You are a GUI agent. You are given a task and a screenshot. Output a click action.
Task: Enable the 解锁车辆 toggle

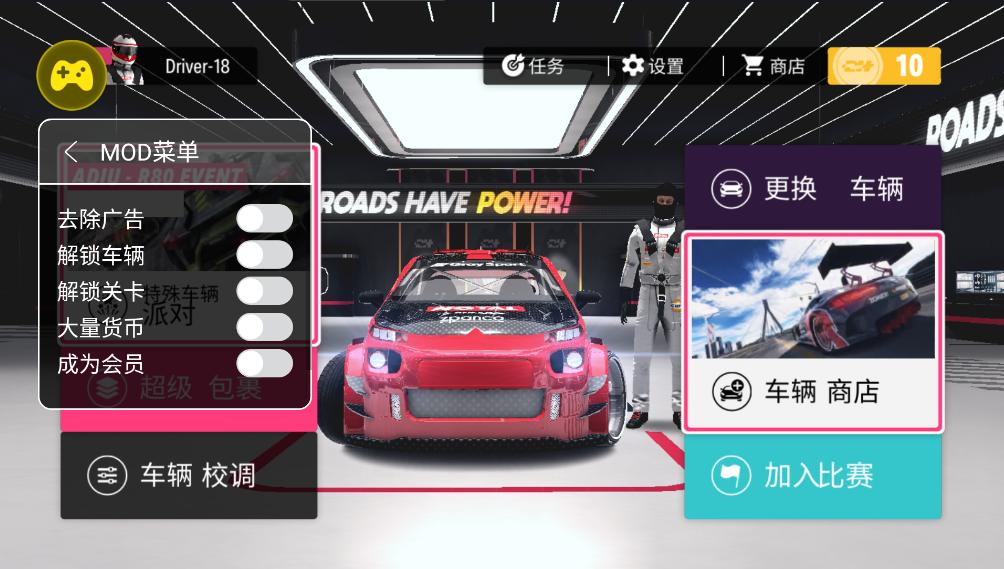click(264, 255)
